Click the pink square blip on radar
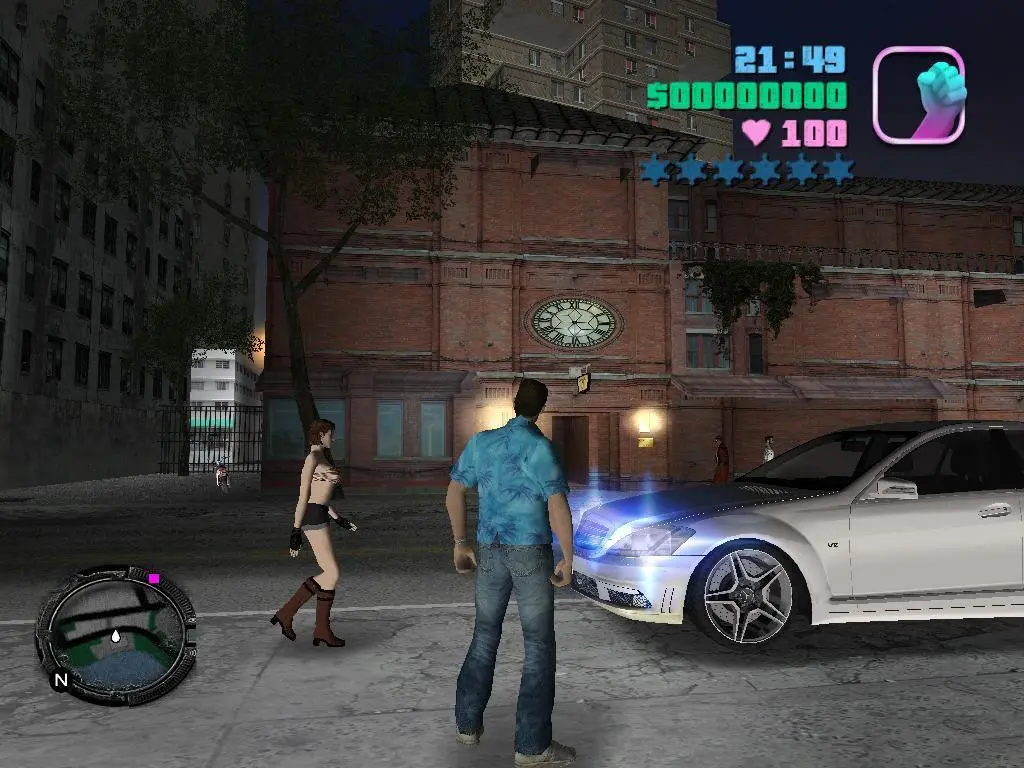 pos(154,578)
